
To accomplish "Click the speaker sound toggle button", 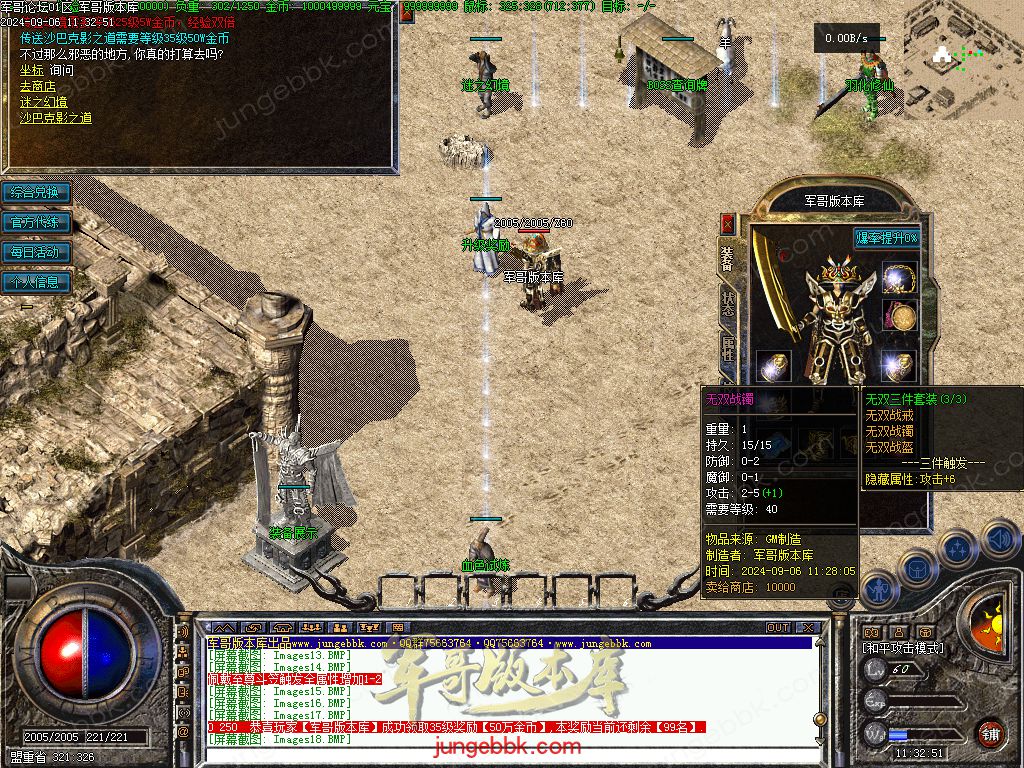I will 999,539.
